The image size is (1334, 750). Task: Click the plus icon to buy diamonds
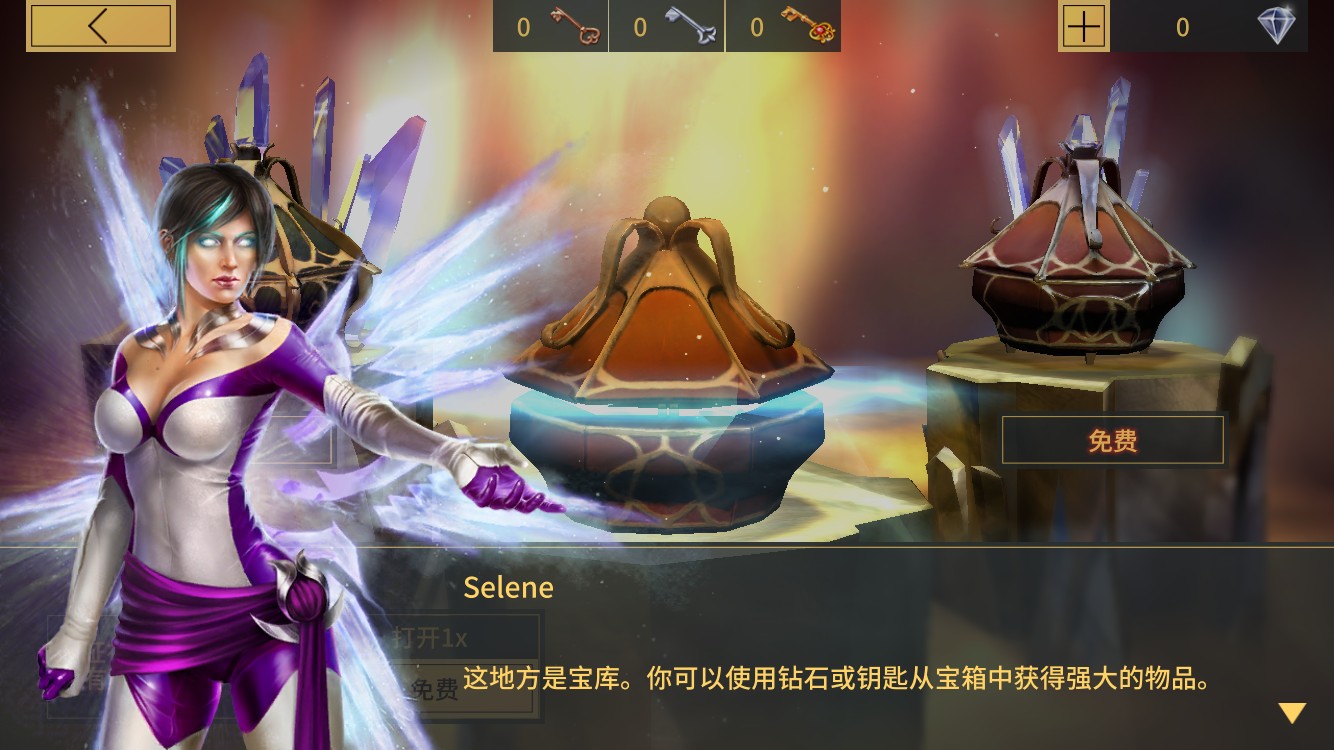[x=1085, y=27]
